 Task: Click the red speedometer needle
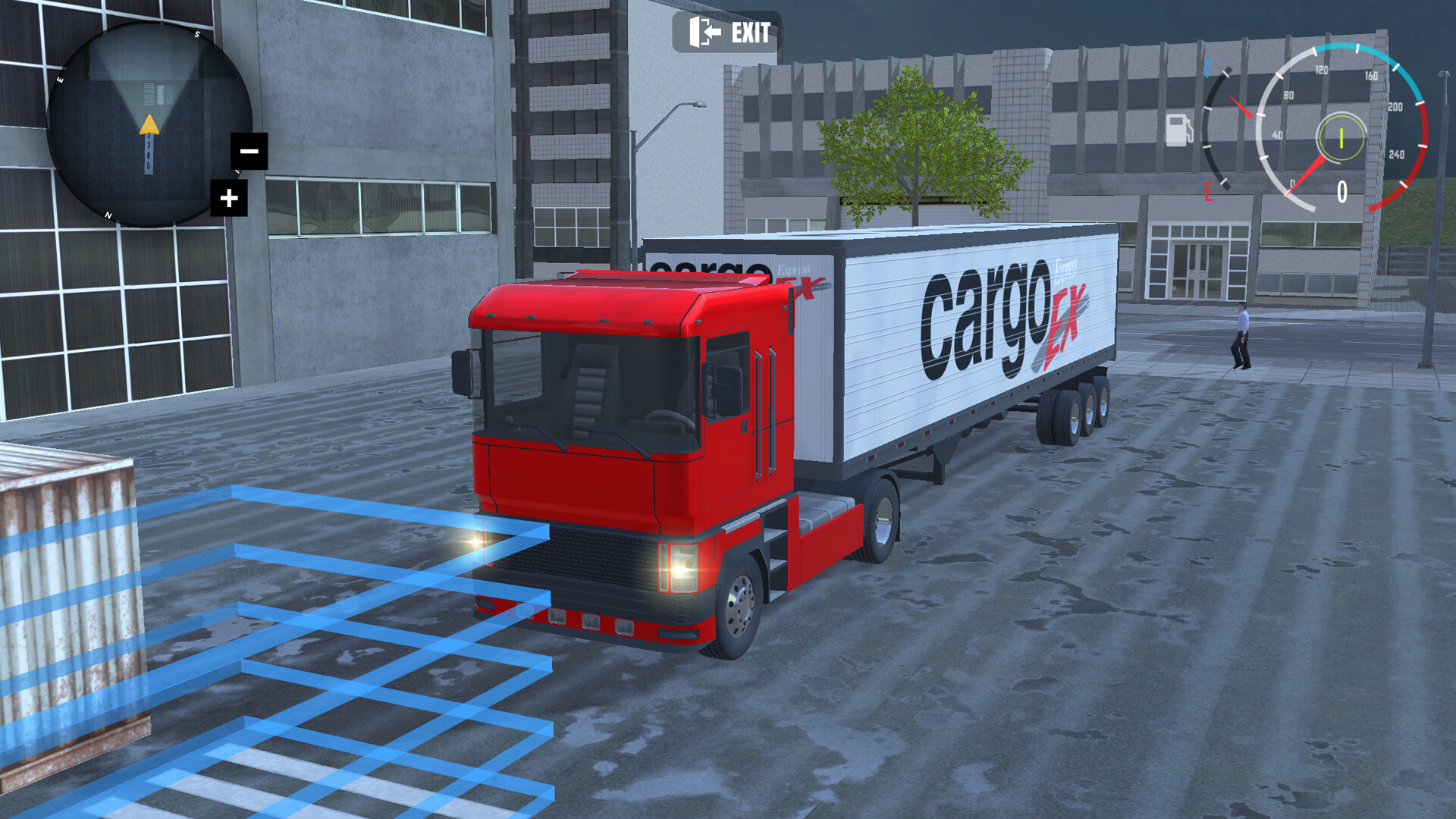[1306, 174]
